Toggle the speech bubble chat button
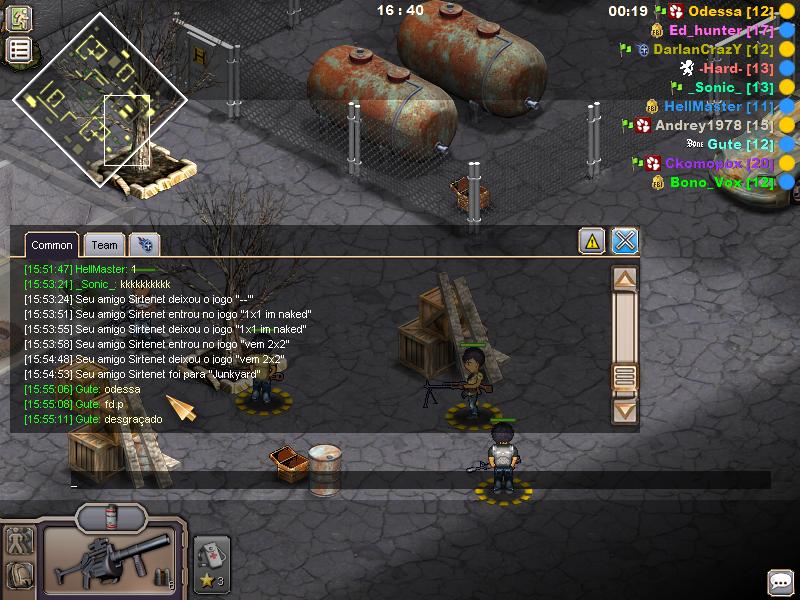800x600 pixels. (780, 582)
